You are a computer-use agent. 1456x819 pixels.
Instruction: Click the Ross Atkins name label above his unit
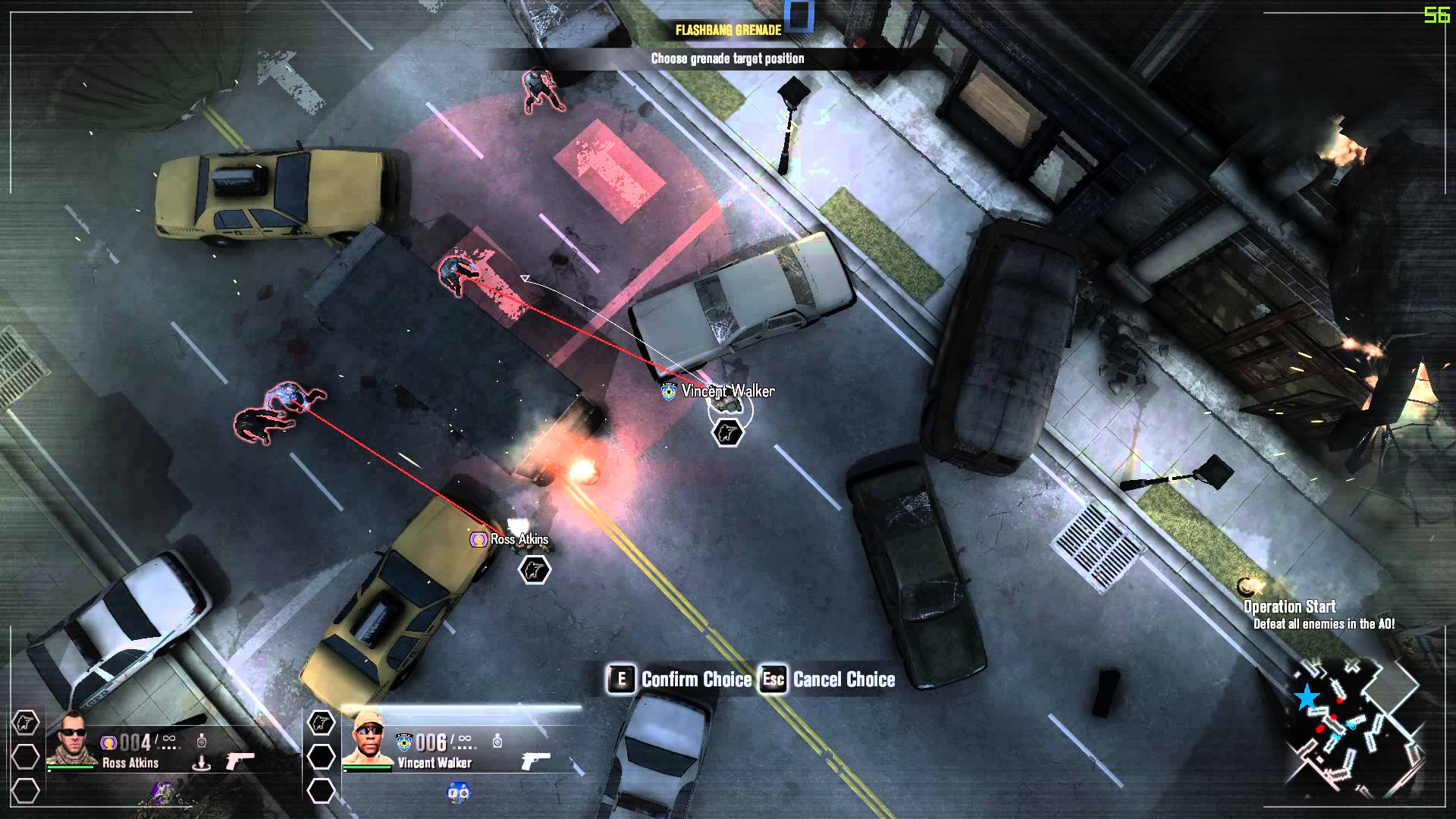coord(519,539)
